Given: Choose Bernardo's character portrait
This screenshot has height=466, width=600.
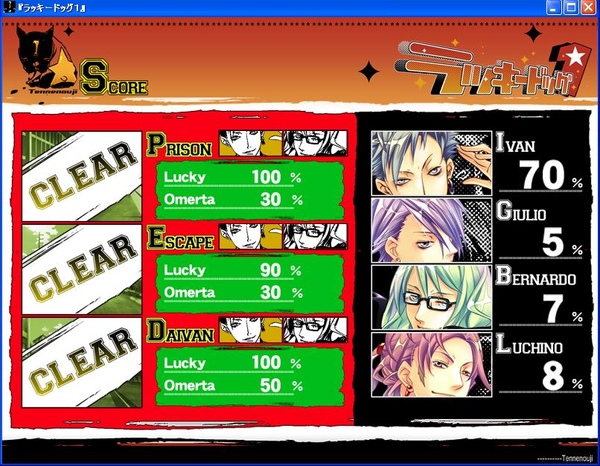Looking at the screenshot, I should [431, 296].
